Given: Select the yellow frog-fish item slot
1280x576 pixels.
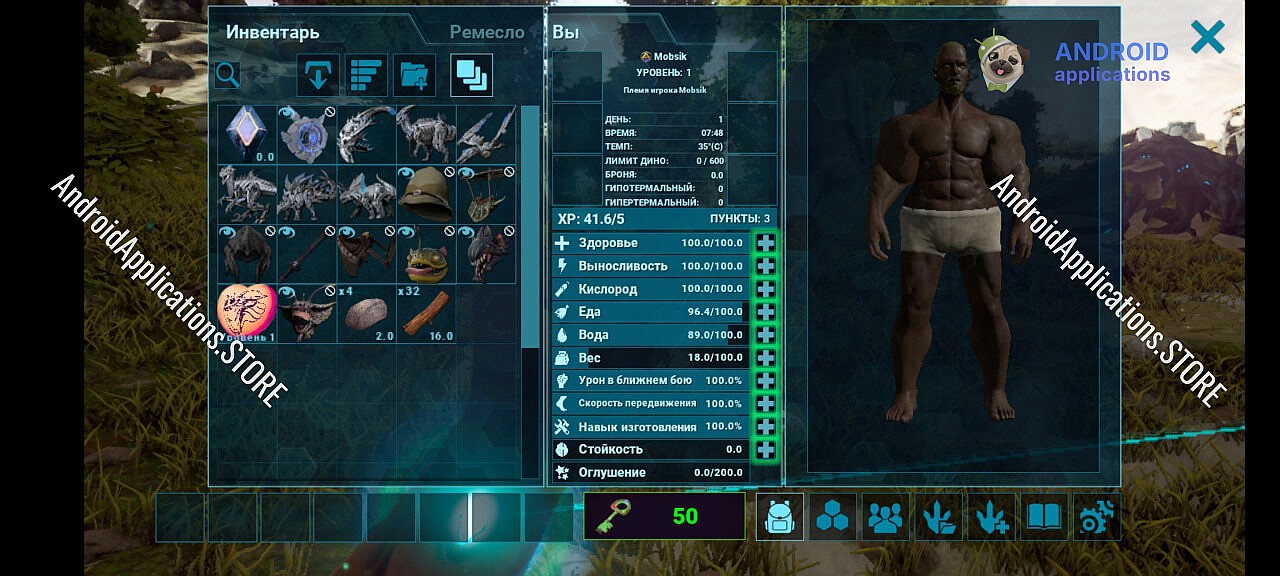Looking at the screenshot, I should coord(426,254).
